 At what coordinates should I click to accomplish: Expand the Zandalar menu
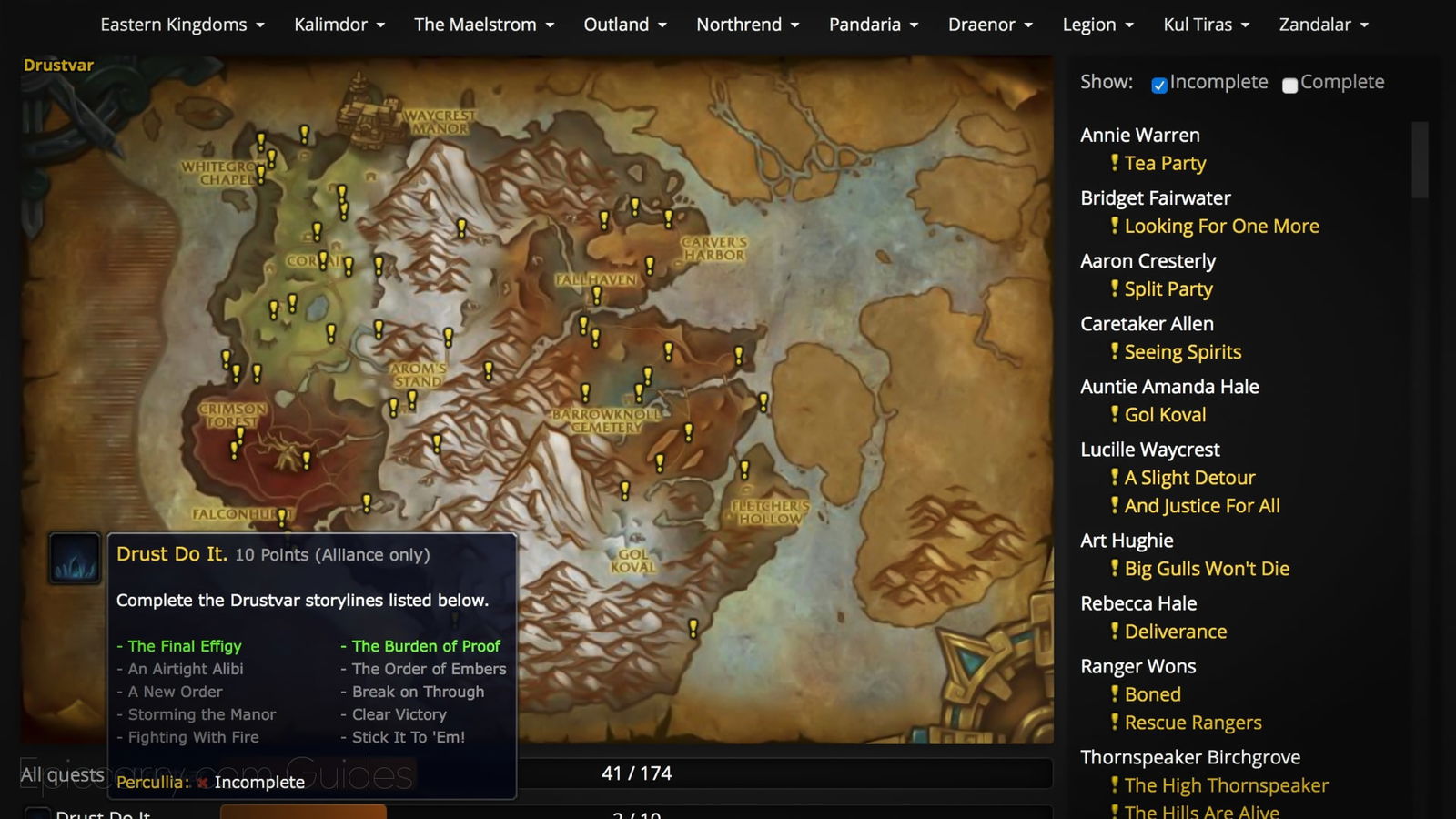tap(1323, 25)
